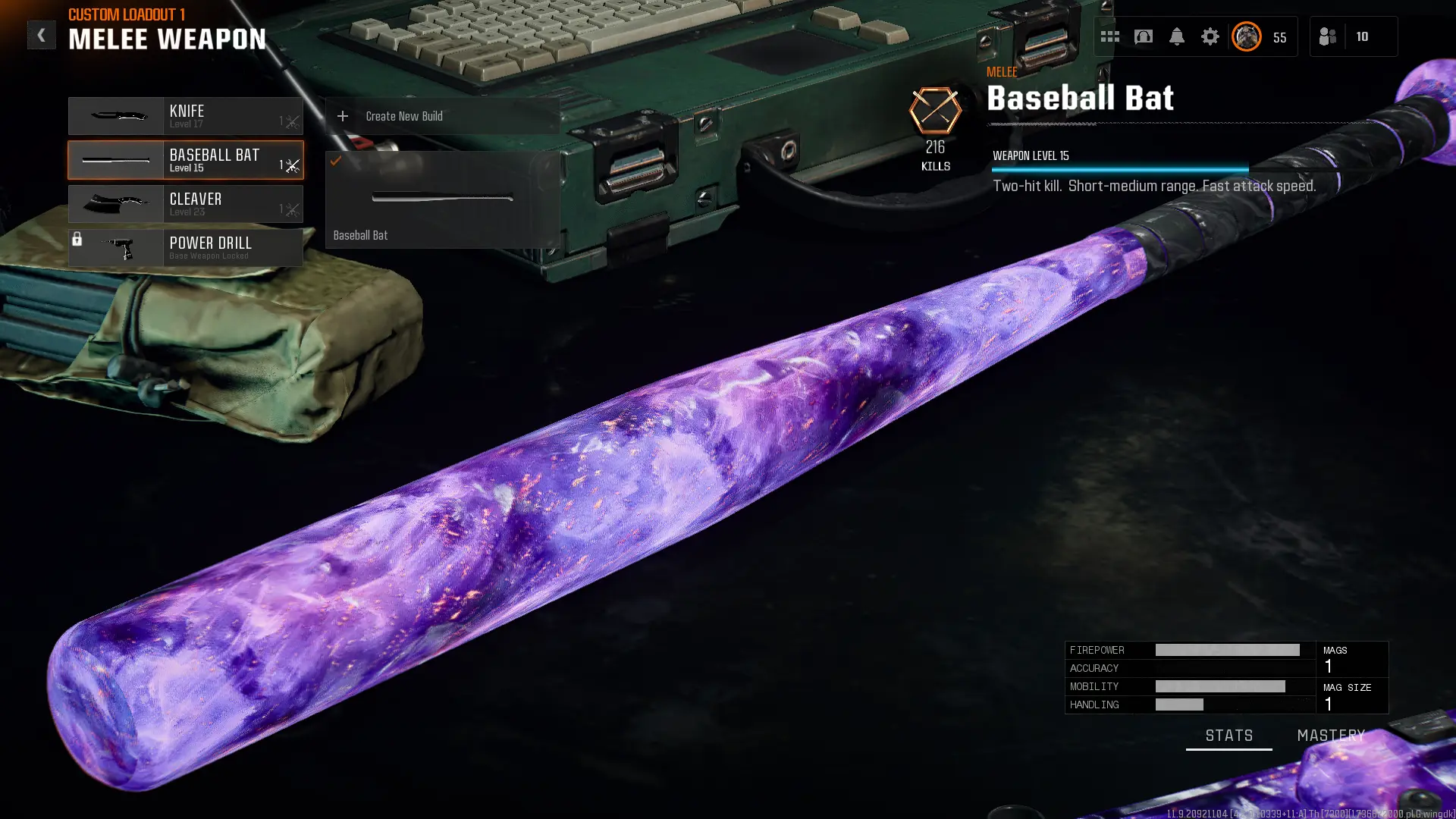Click the CUSTOM LOADOUT 1 label
Screen dimensions: 1456x819
pyautogui.click(x=126, y=14)
